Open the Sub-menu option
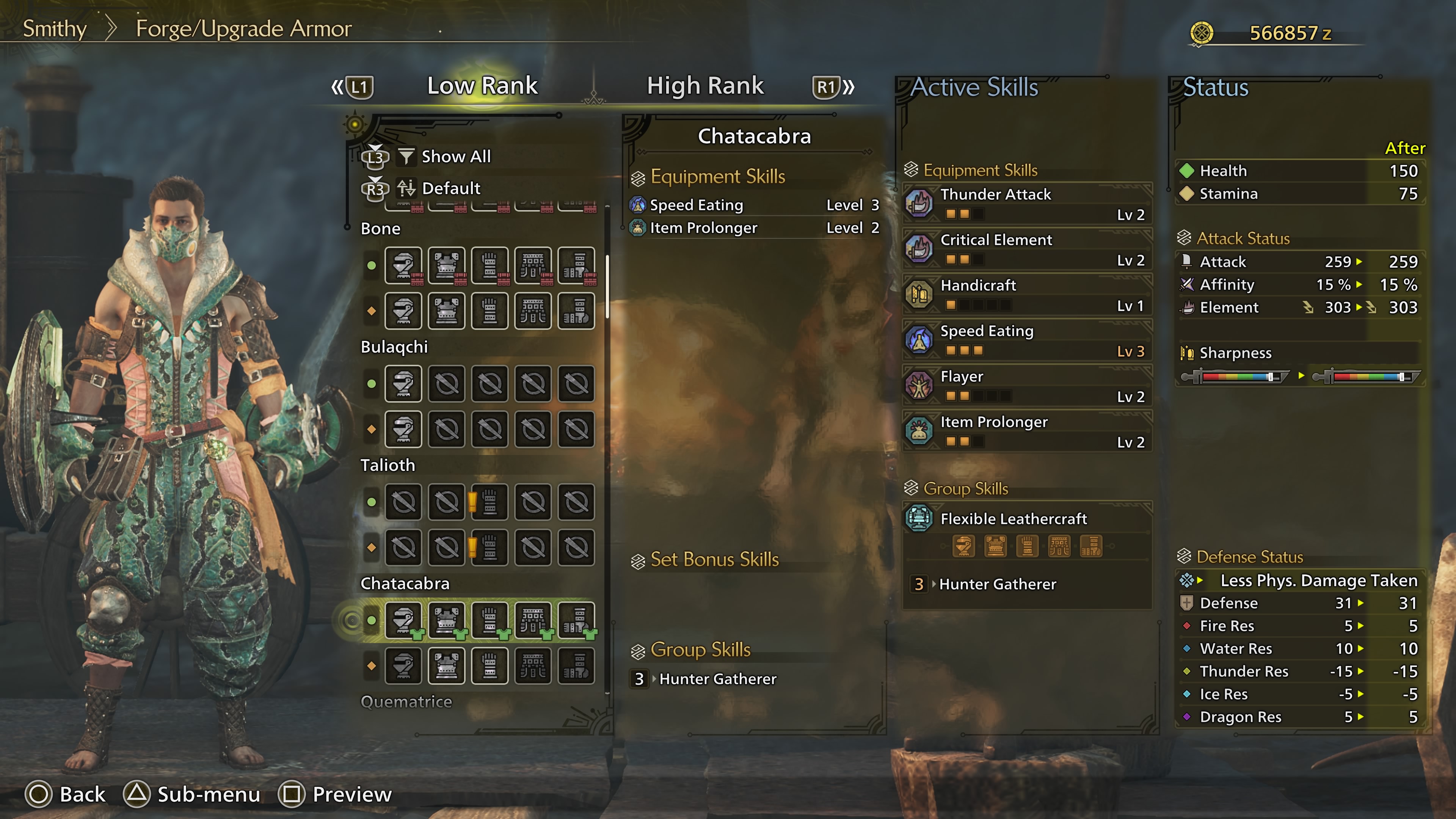The width and height of the screenshot is (1456, 819). pos(192,794)
